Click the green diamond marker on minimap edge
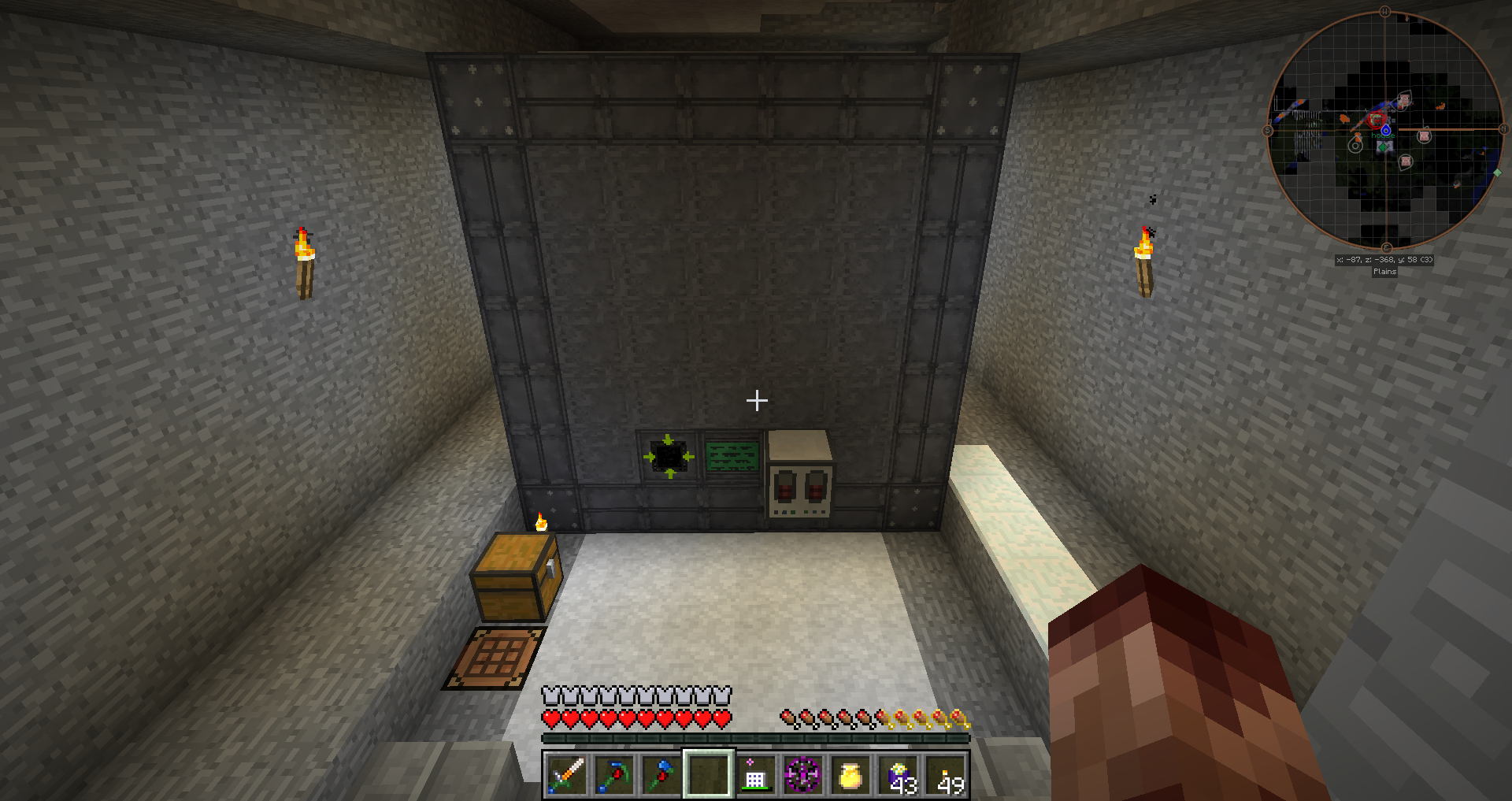The height and width of the screenshot is (801, 1512). [x=1497, y=172]
